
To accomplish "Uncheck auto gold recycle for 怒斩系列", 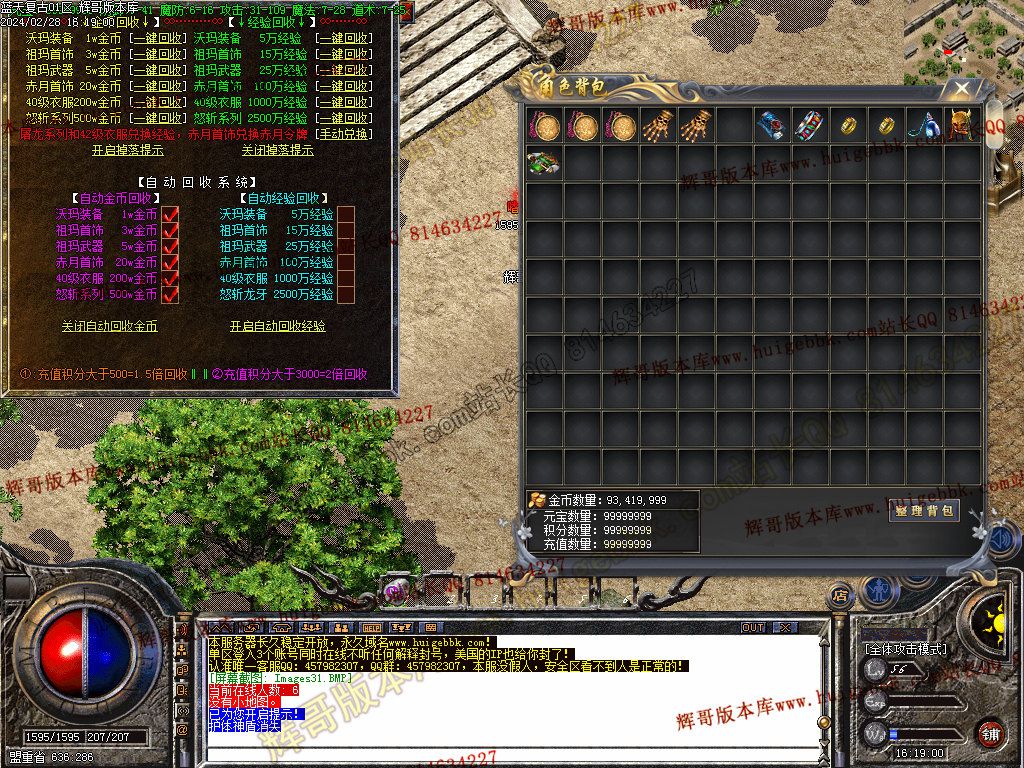I will [170, 294].
